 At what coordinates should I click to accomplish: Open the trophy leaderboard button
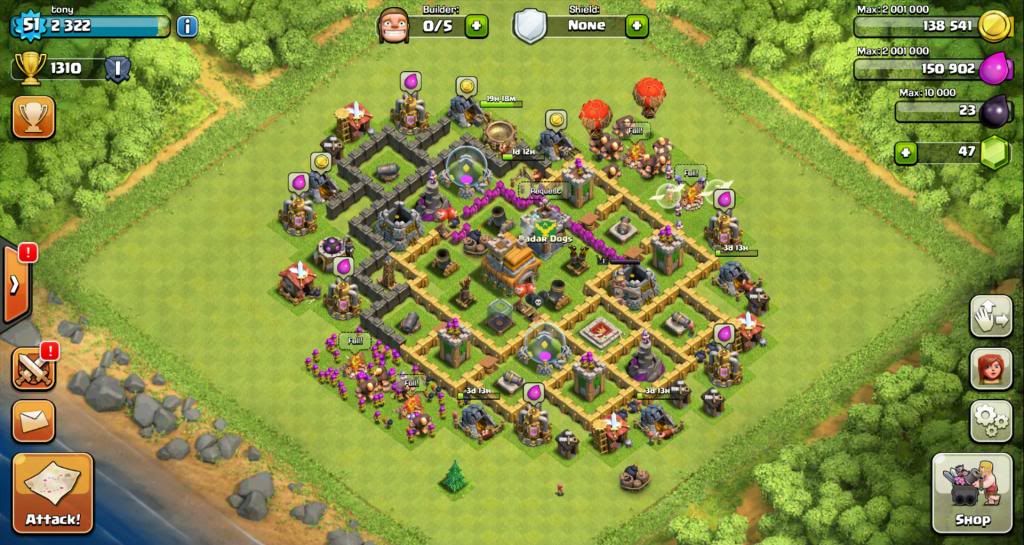33,118
